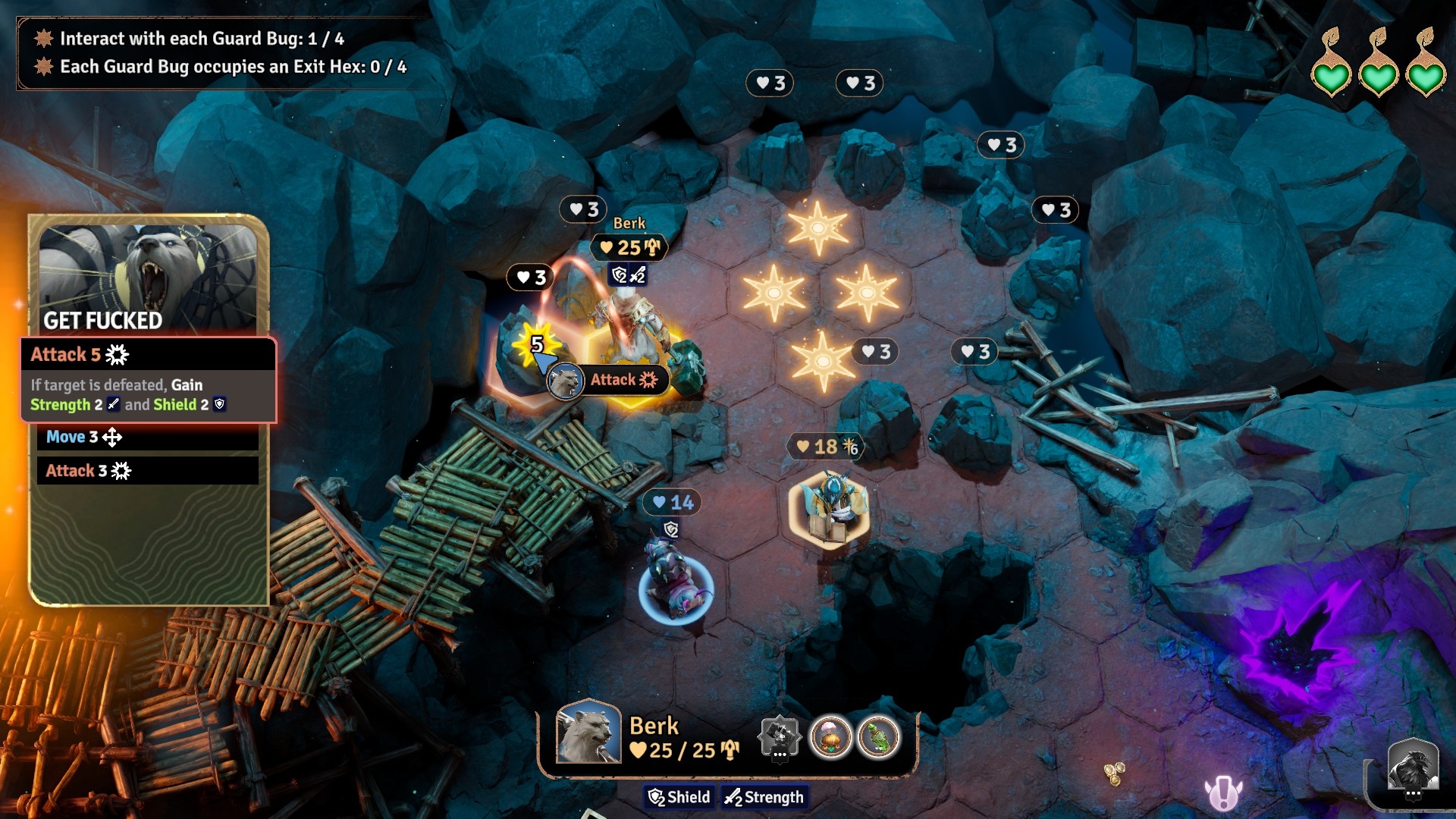Select the enemy unit with 18 health
The height and width of the screenshot is (819, 1456).
(830, 506)
